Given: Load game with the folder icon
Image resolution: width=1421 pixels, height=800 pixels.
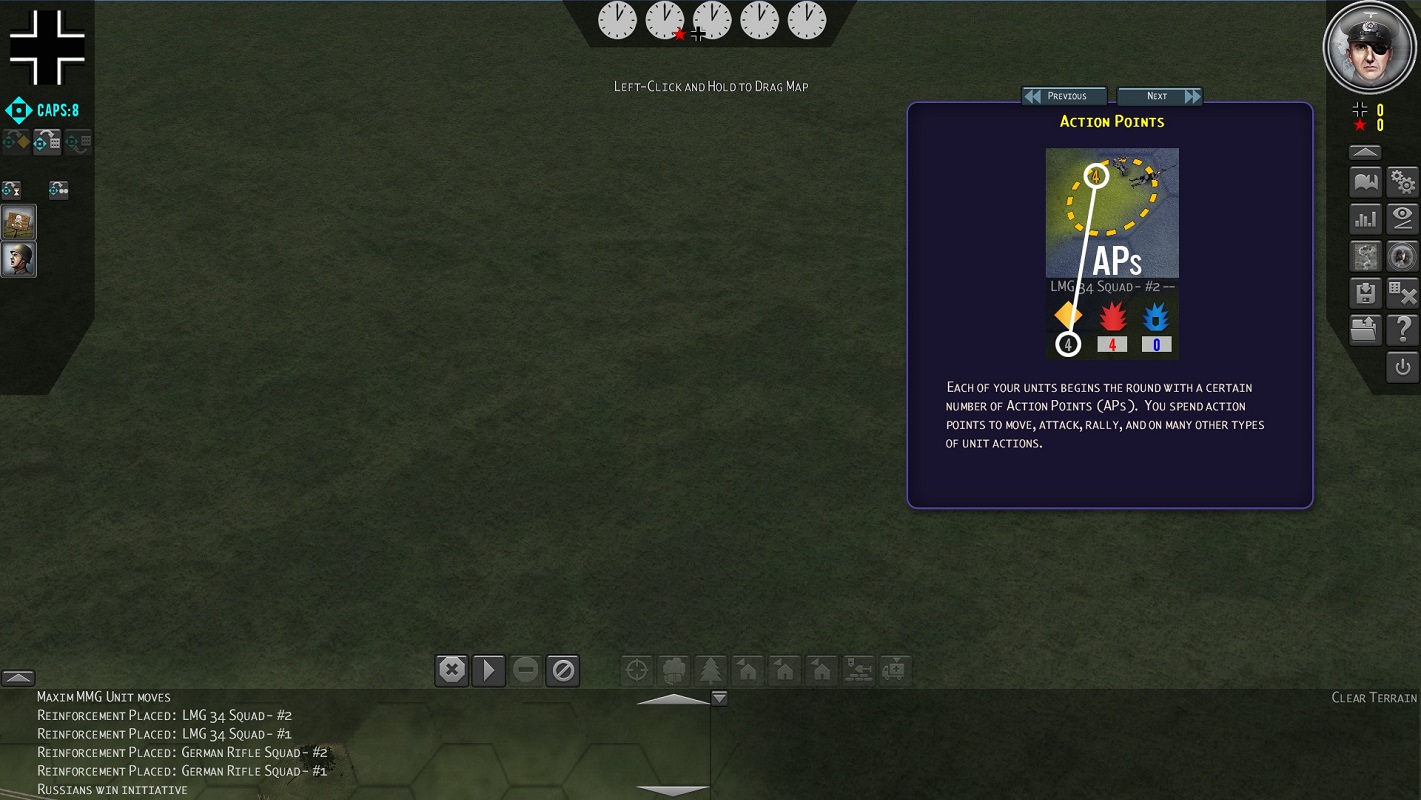Looking at the screenshot, I should click(1365, 329).
